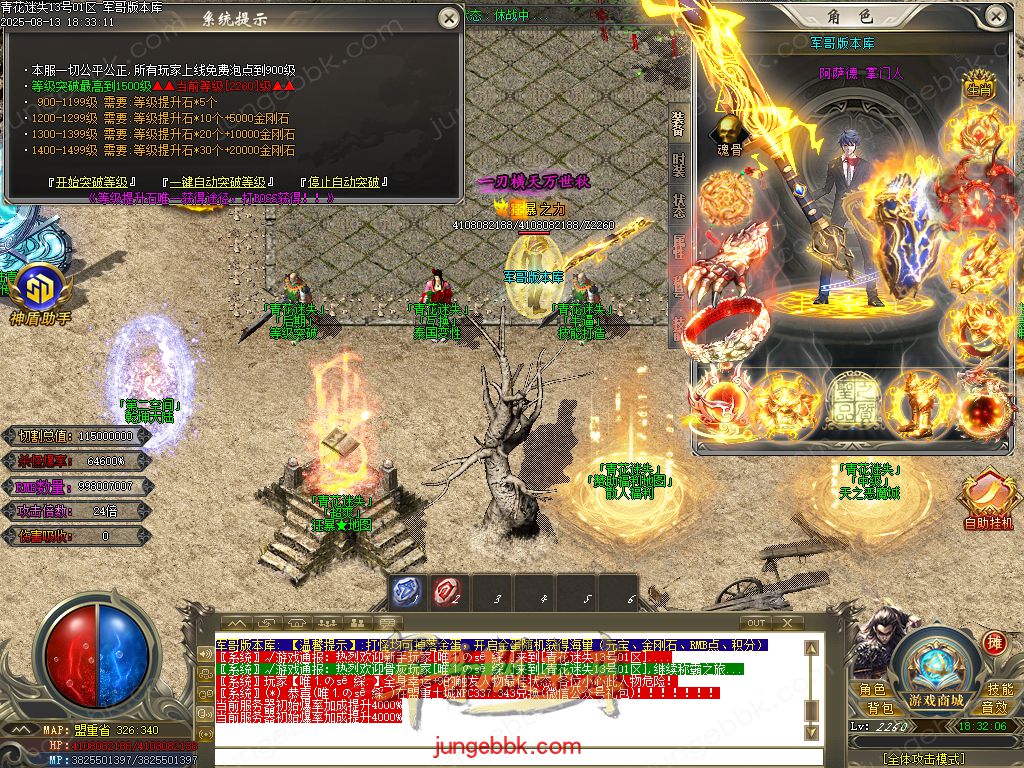Select 停止自动突破 to stop auto breakthrough
Screen dimensions: 1024x768
point(343,183)
